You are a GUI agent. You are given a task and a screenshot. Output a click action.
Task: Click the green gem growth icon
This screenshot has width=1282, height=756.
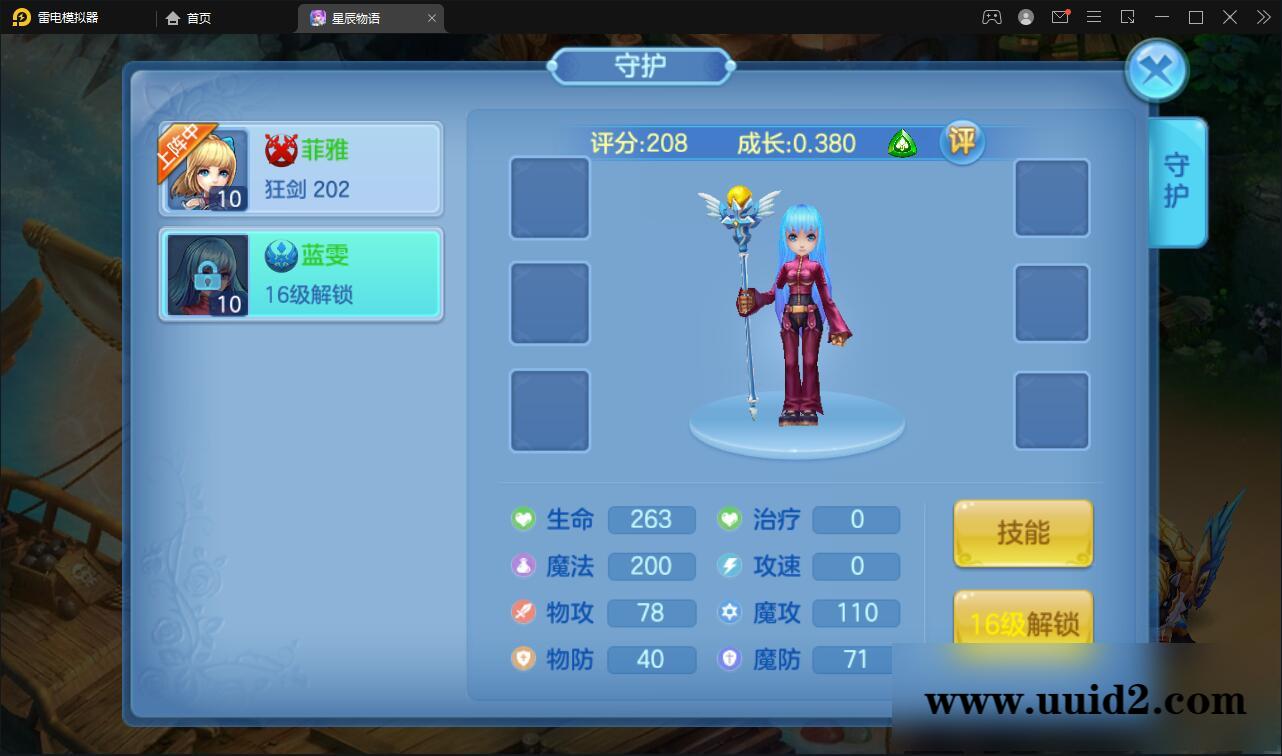coord(903,144)
